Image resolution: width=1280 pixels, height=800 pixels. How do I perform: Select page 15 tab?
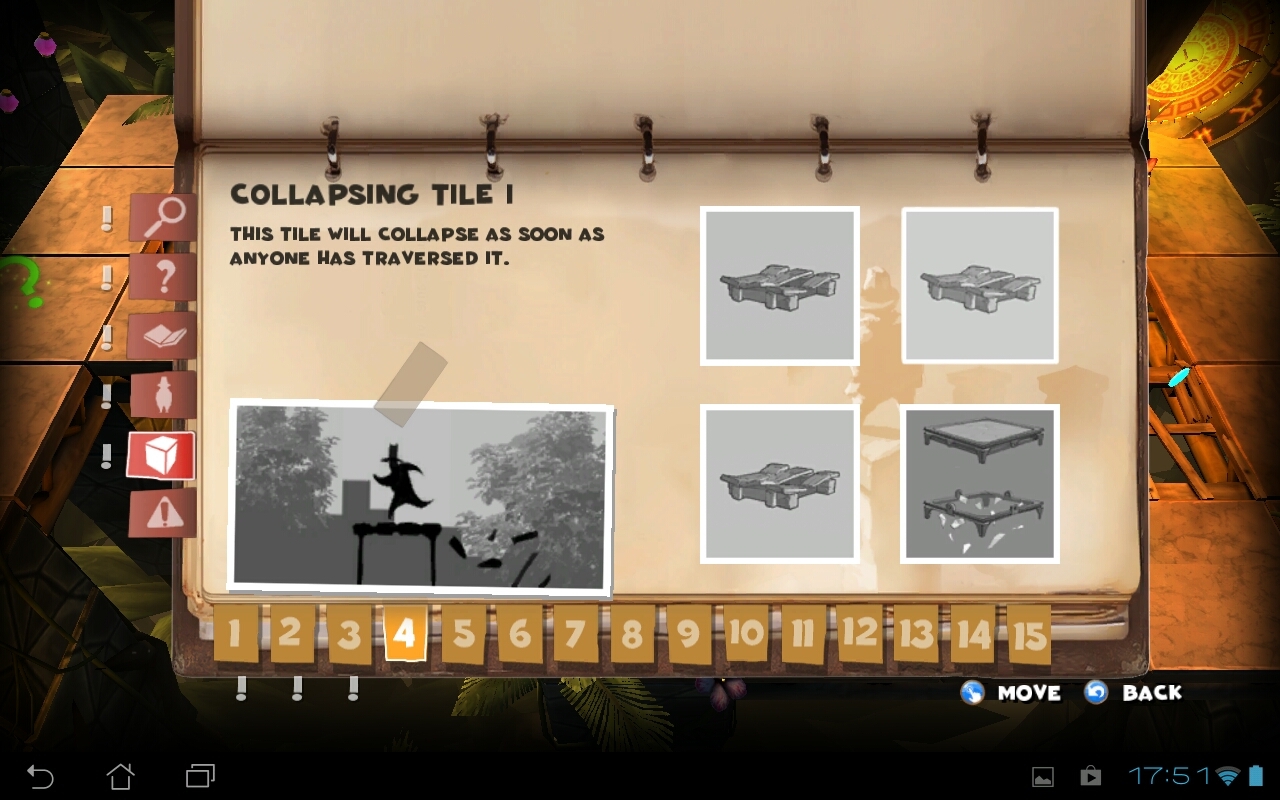[1029, 634]
